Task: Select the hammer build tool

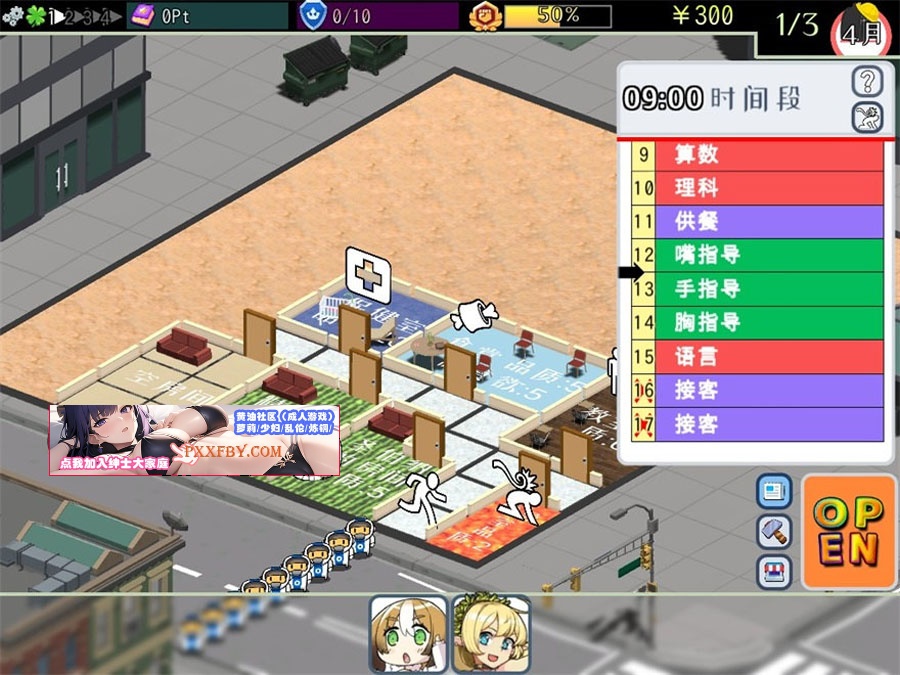Action: [774, 531]
